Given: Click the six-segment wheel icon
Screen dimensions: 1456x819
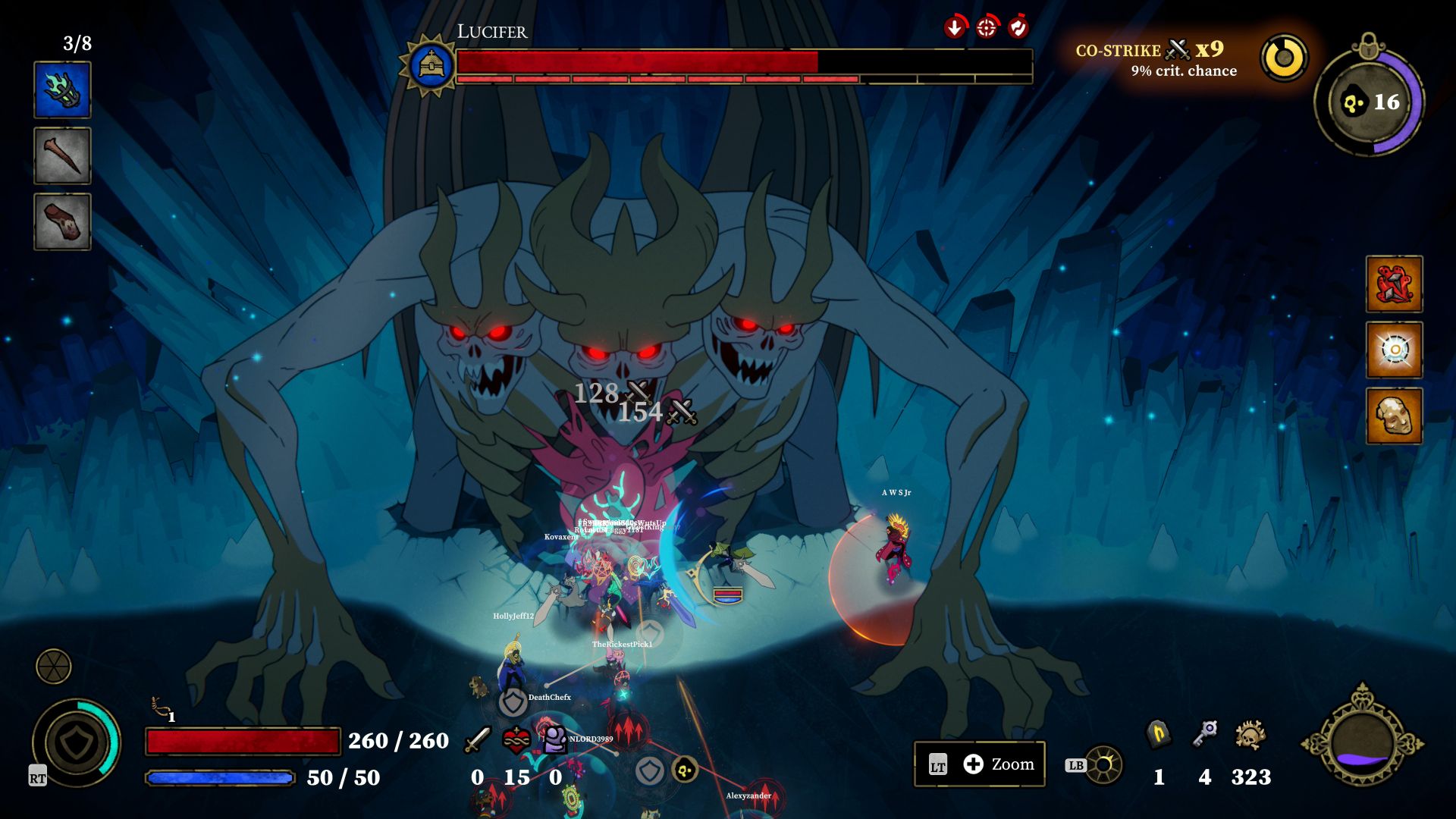Looking at the screenshot, I should 54,667.
